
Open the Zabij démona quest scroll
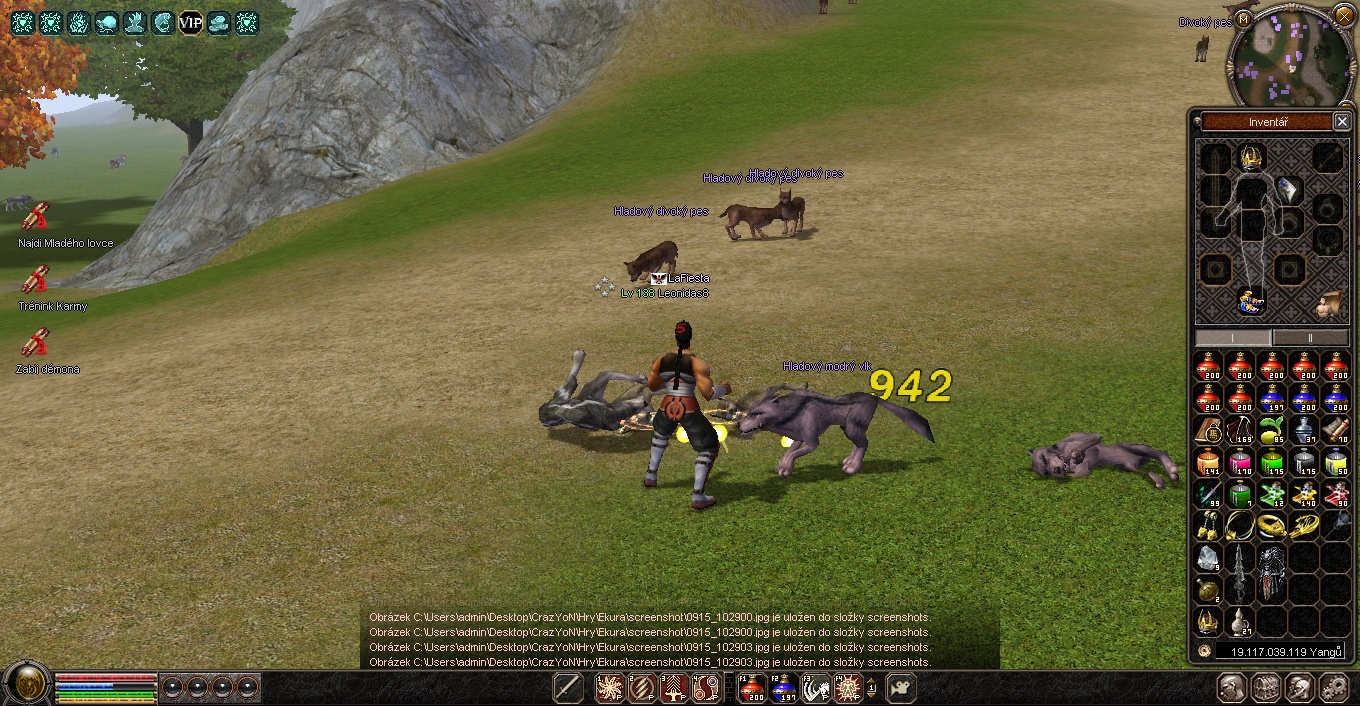click(36, 343)
